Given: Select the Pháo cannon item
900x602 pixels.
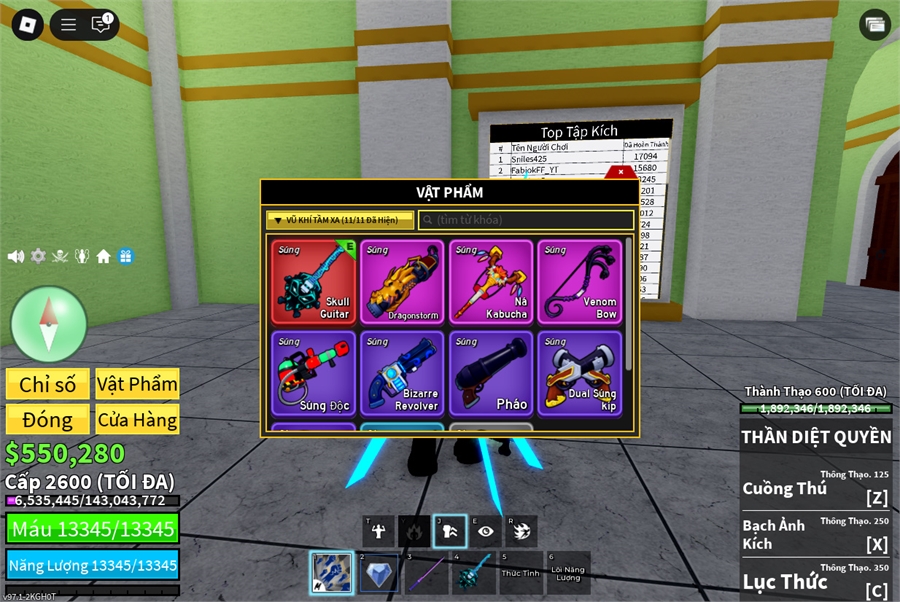Looking at the screenshot, I should pos(491,373).
